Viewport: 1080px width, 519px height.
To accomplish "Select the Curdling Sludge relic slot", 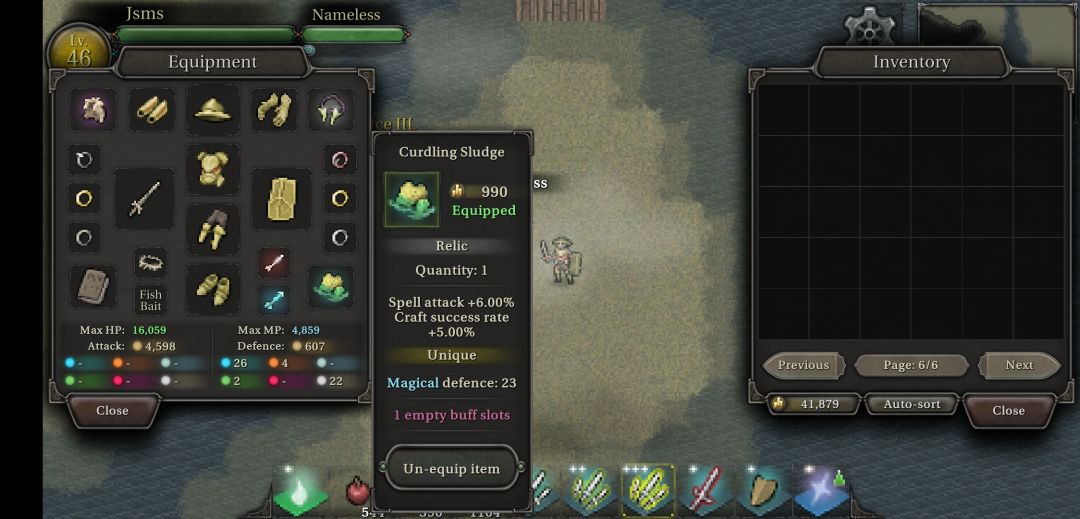I will 331,286.
